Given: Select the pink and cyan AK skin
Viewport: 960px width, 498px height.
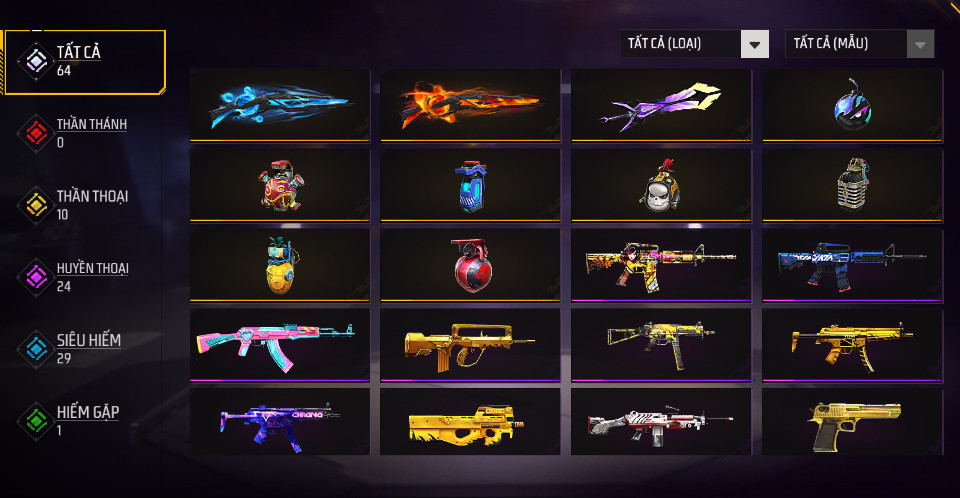Looking at the screenshot, I should (279, 343).
